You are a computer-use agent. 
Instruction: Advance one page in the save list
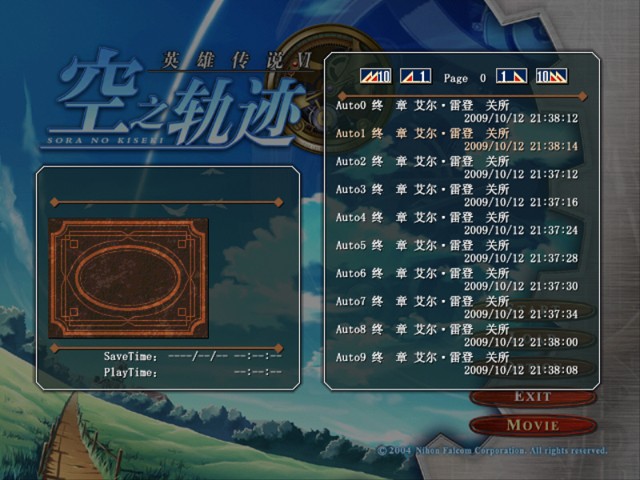[511, 76]
